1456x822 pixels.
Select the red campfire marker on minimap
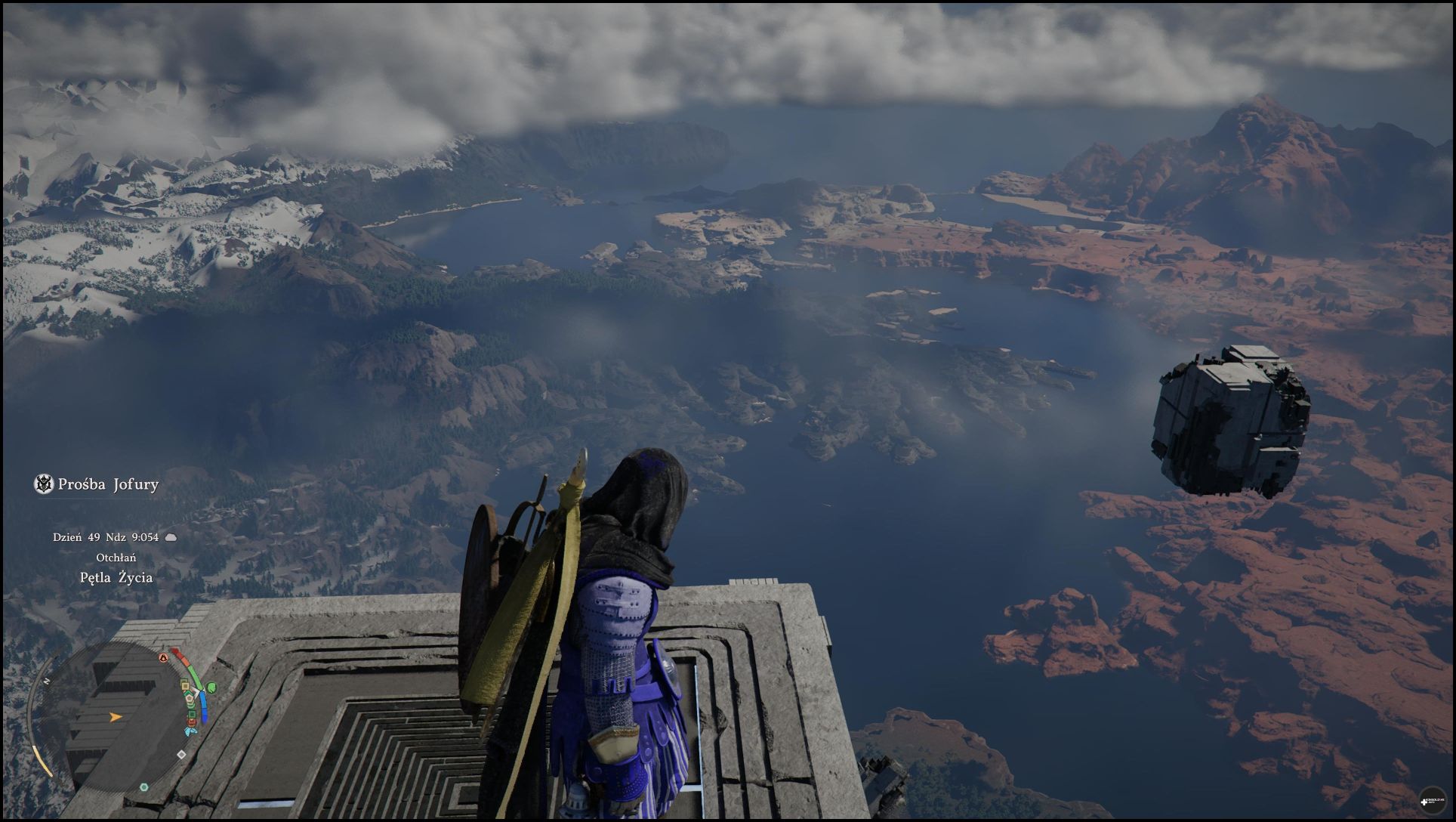click(x=163, y=657)
